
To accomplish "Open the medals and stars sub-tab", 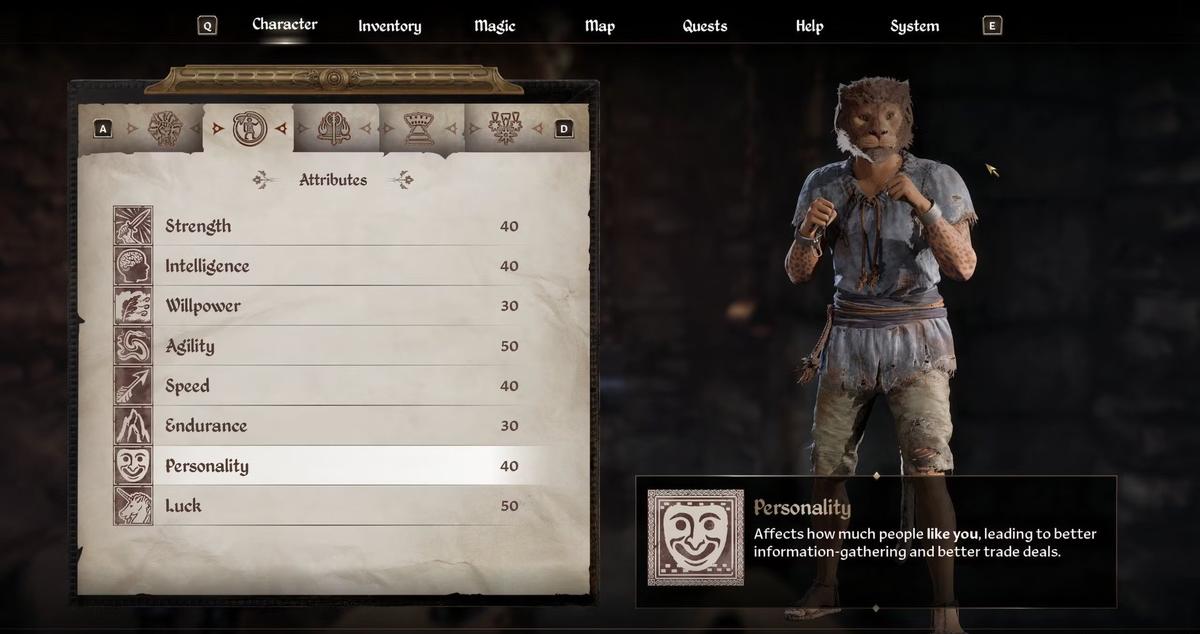I will (x=503, y=128).
